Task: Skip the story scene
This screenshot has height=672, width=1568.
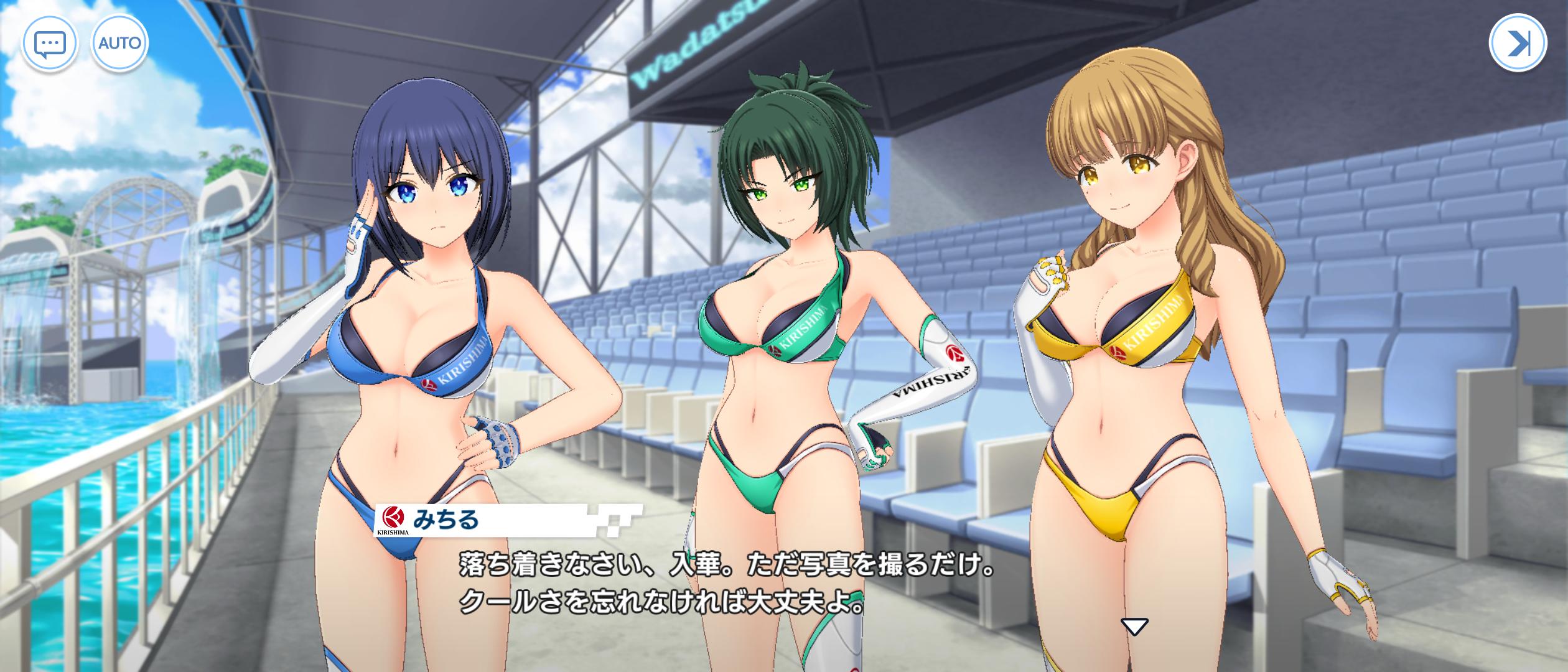Action: 1517,43
